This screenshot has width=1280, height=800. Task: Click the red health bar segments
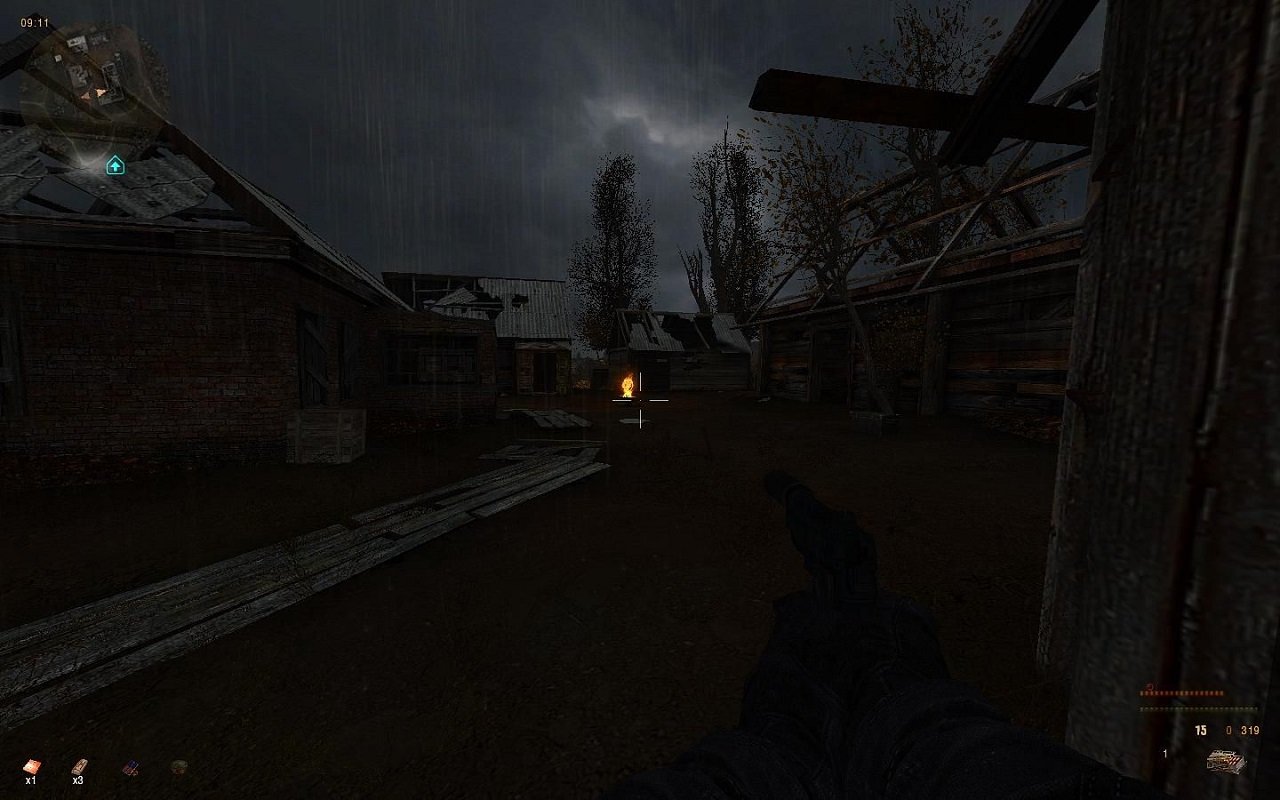click(1180, 693)
